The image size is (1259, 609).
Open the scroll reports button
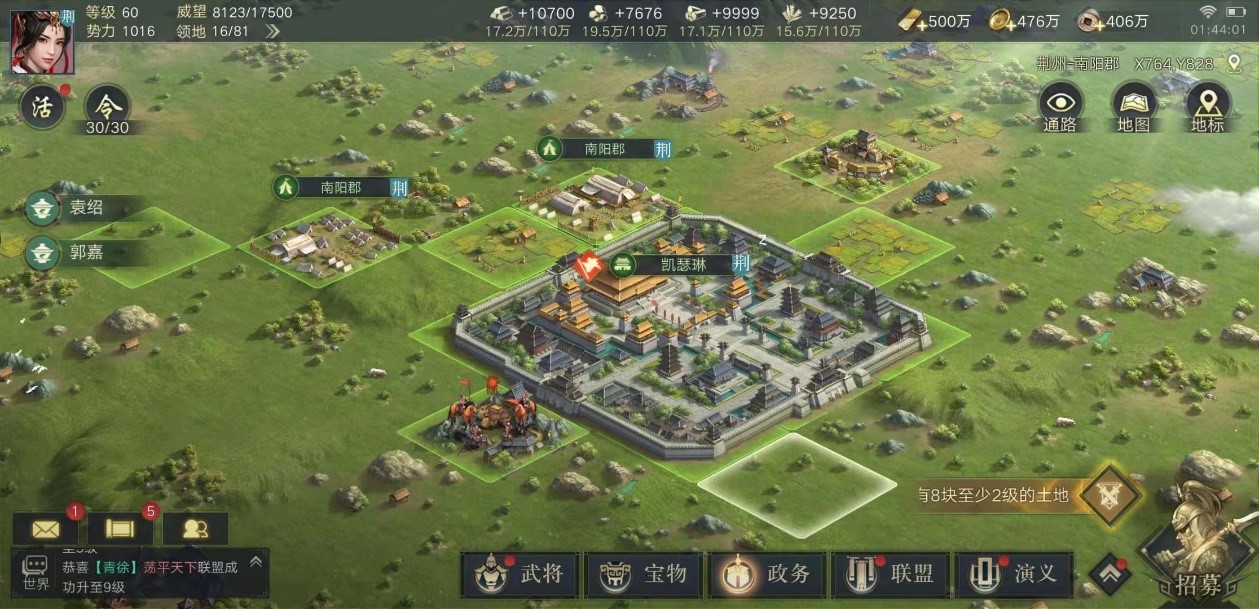pos(121,529)
